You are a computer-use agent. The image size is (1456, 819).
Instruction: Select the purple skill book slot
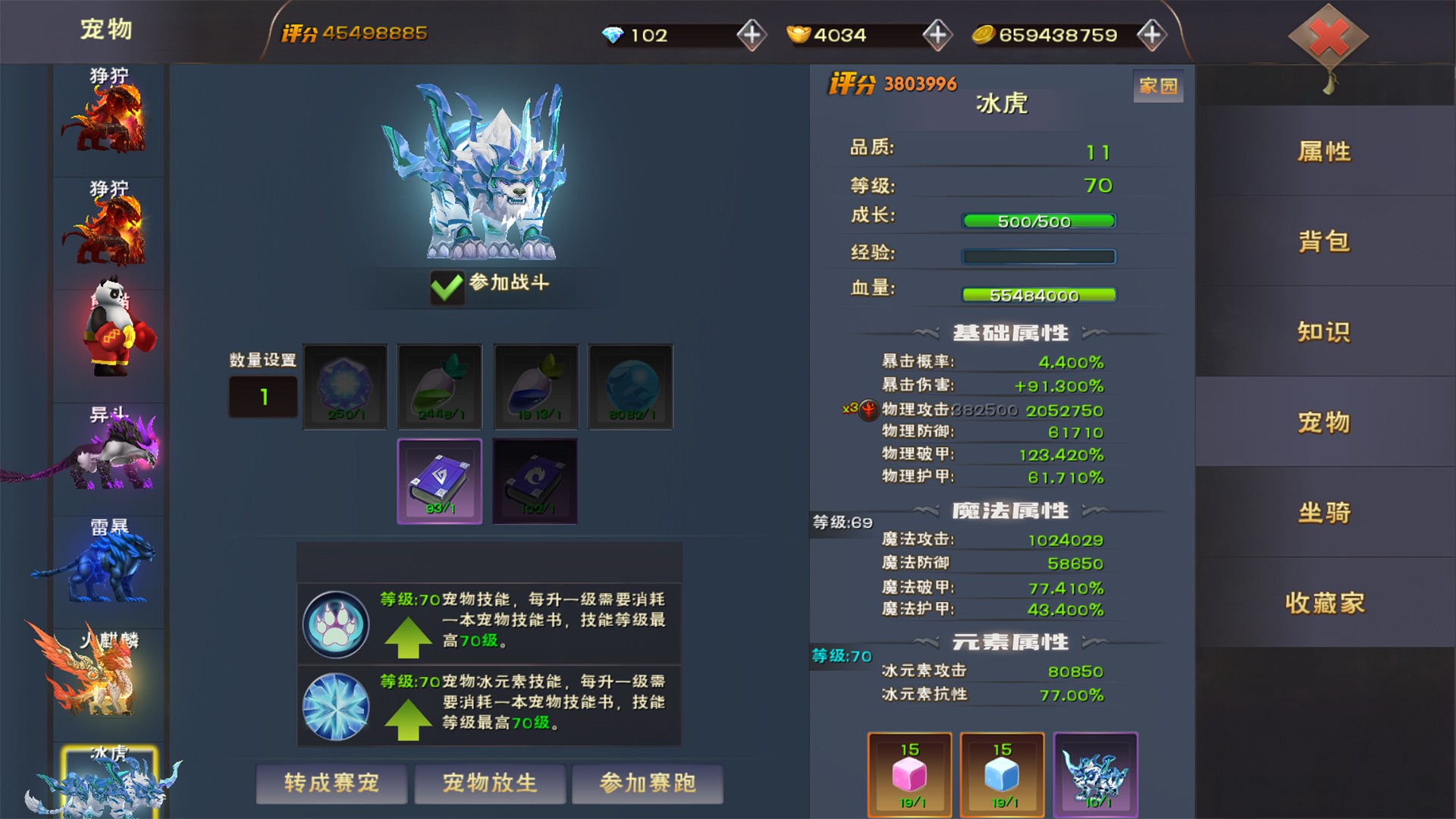pyautogui.click(x=440, y=482)
